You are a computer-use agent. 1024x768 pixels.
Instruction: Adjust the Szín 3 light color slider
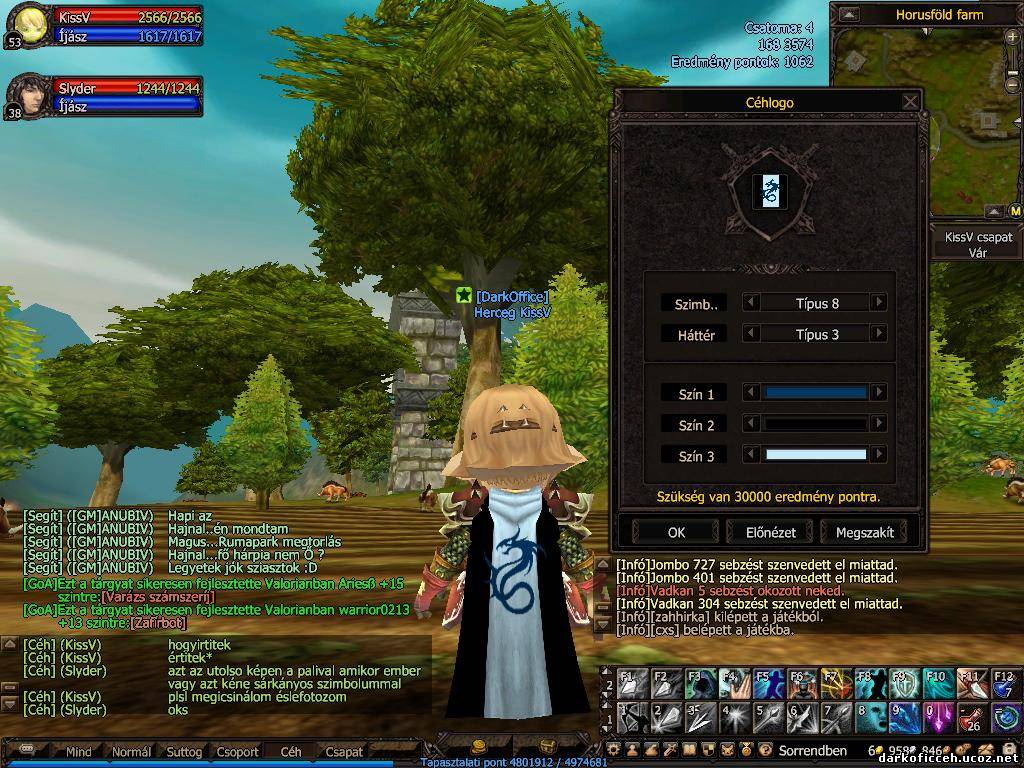coord(815,456)
